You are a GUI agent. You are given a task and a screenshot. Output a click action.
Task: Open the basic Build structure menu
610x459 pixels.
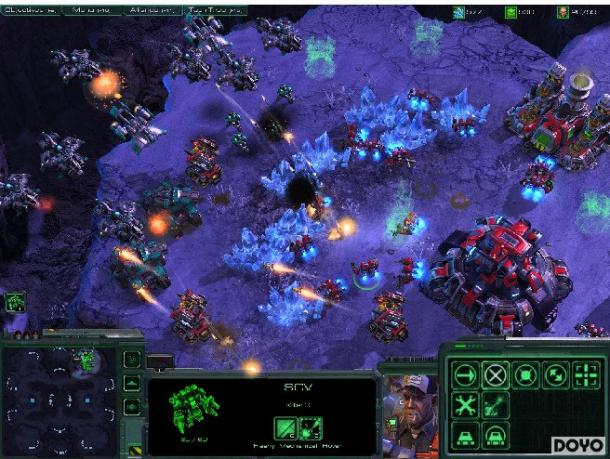464,436
